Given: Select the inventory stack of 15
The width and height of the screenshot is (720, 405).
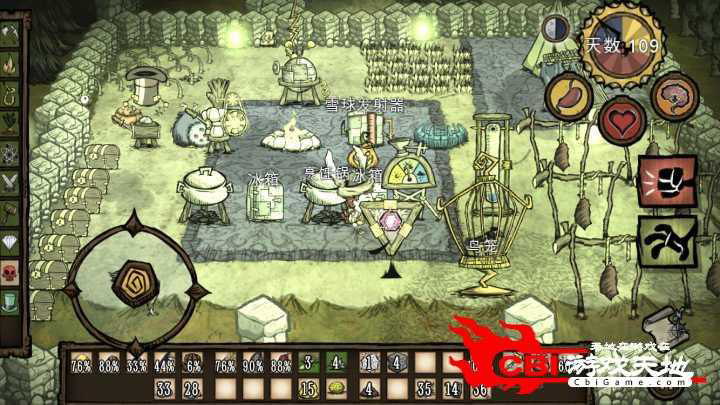Looking at the screenshot, I should coord(309,388).
